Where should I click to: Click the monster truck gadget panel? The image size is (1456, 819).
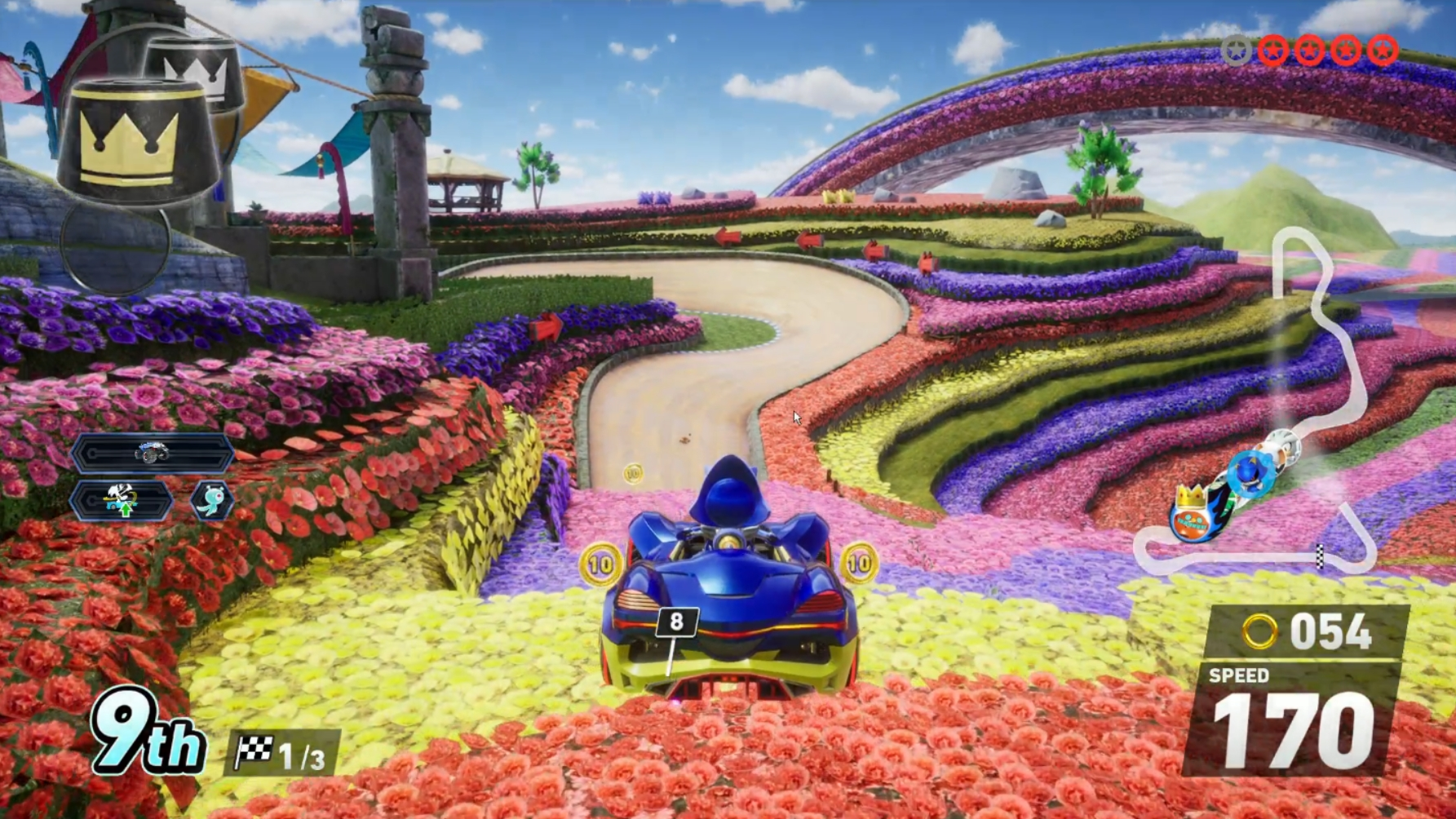pos(153,454)
